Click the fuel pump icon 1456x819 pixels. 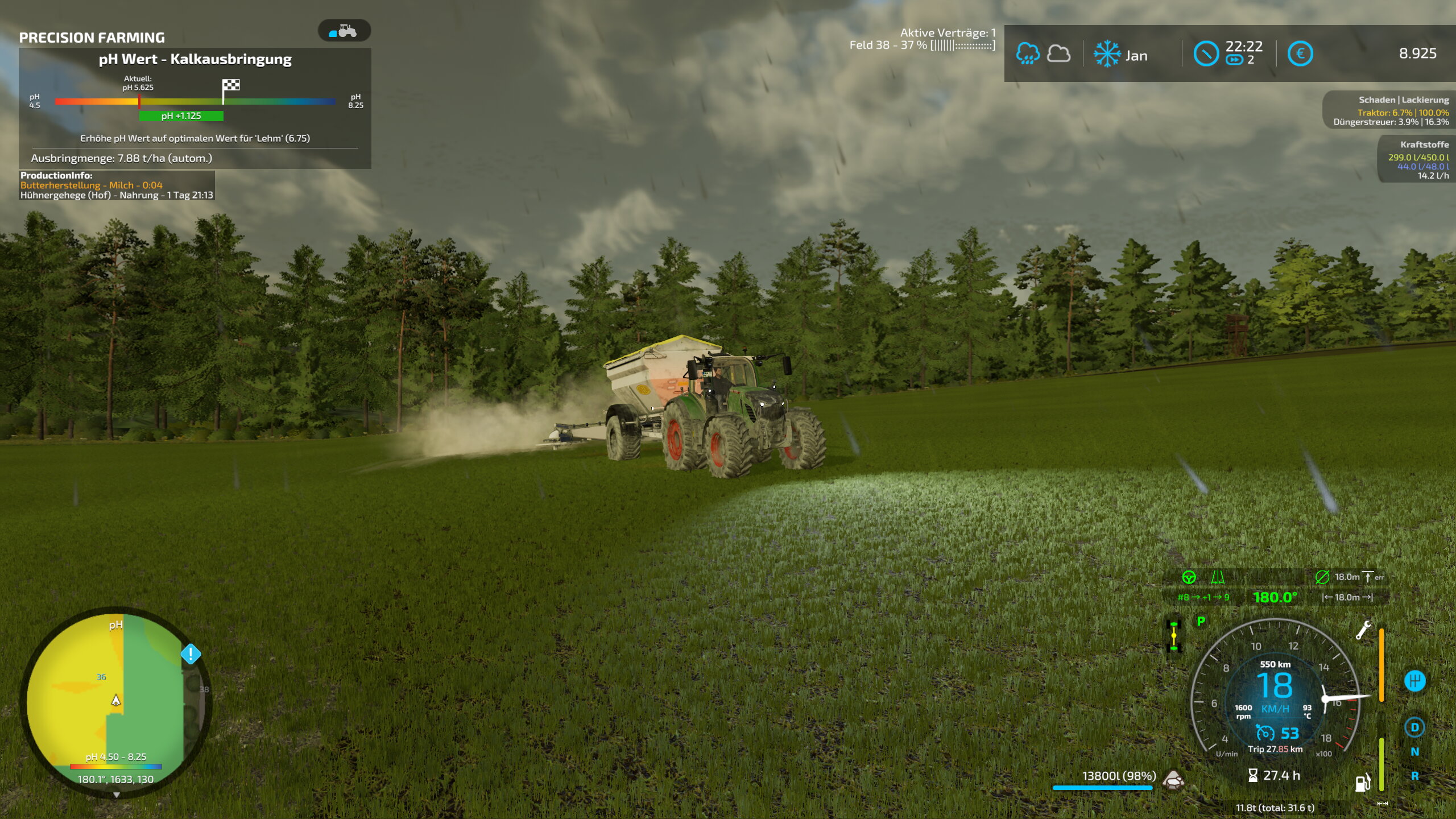(1362, 783)
